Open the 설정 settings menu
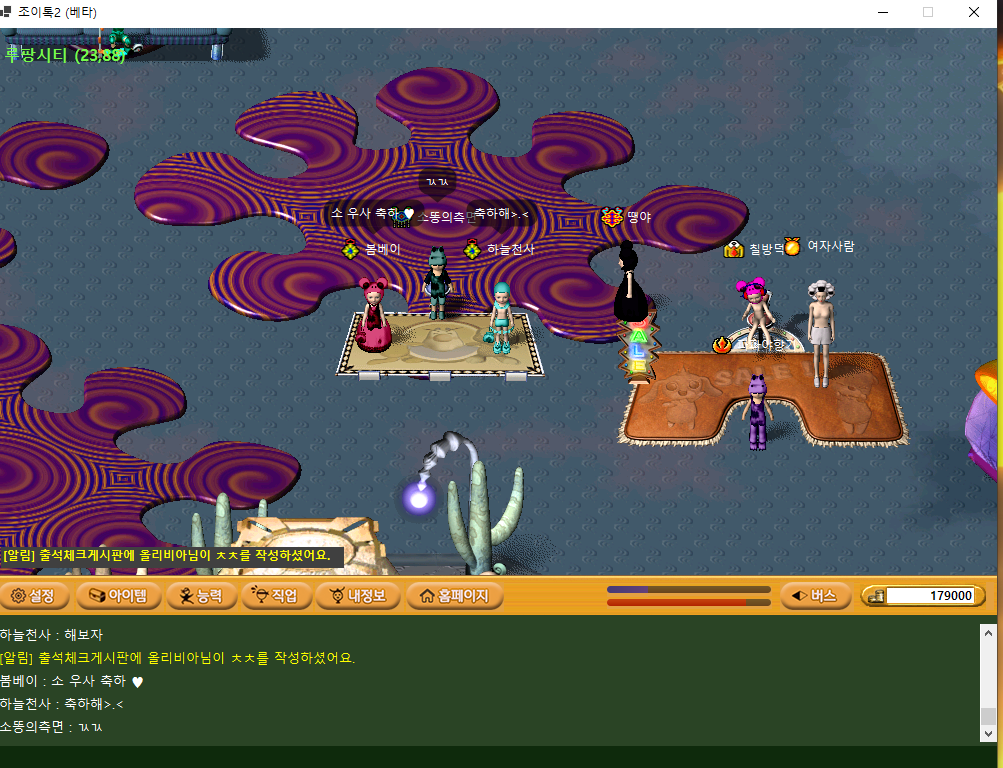Image resolution: width=1003 pixels, height=768 pixels. 34,596
